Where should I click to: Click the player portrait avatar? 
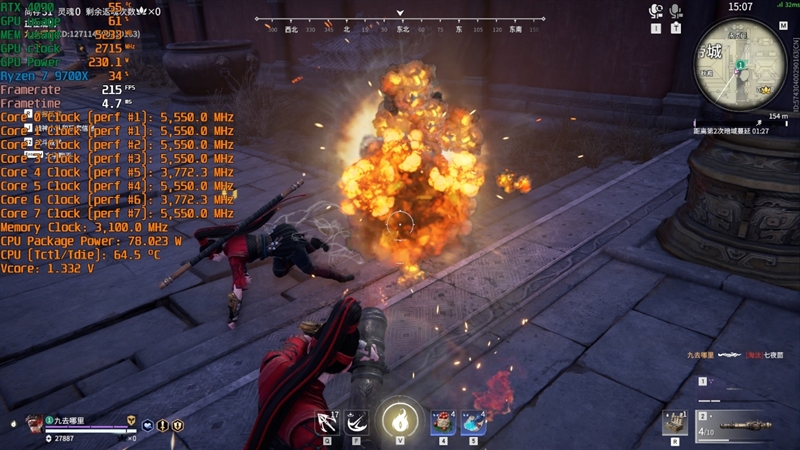click(x=35, y=423)
